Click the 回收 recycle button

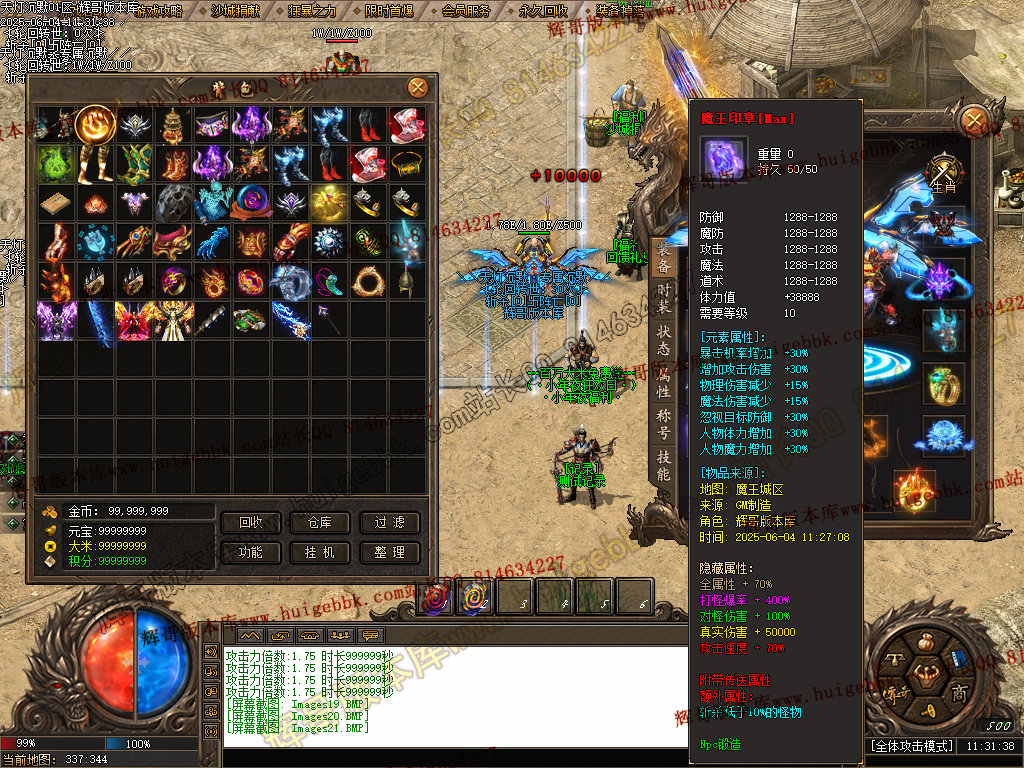251,522
